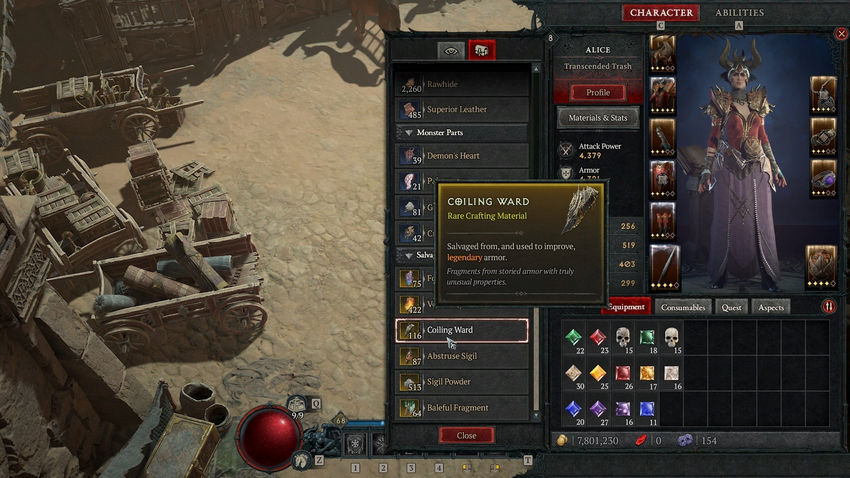This screenshot has width=850, height=478.
Task: Collapse the Monster Parts section header
Action: pyautogui.click(x=462, y=132)
